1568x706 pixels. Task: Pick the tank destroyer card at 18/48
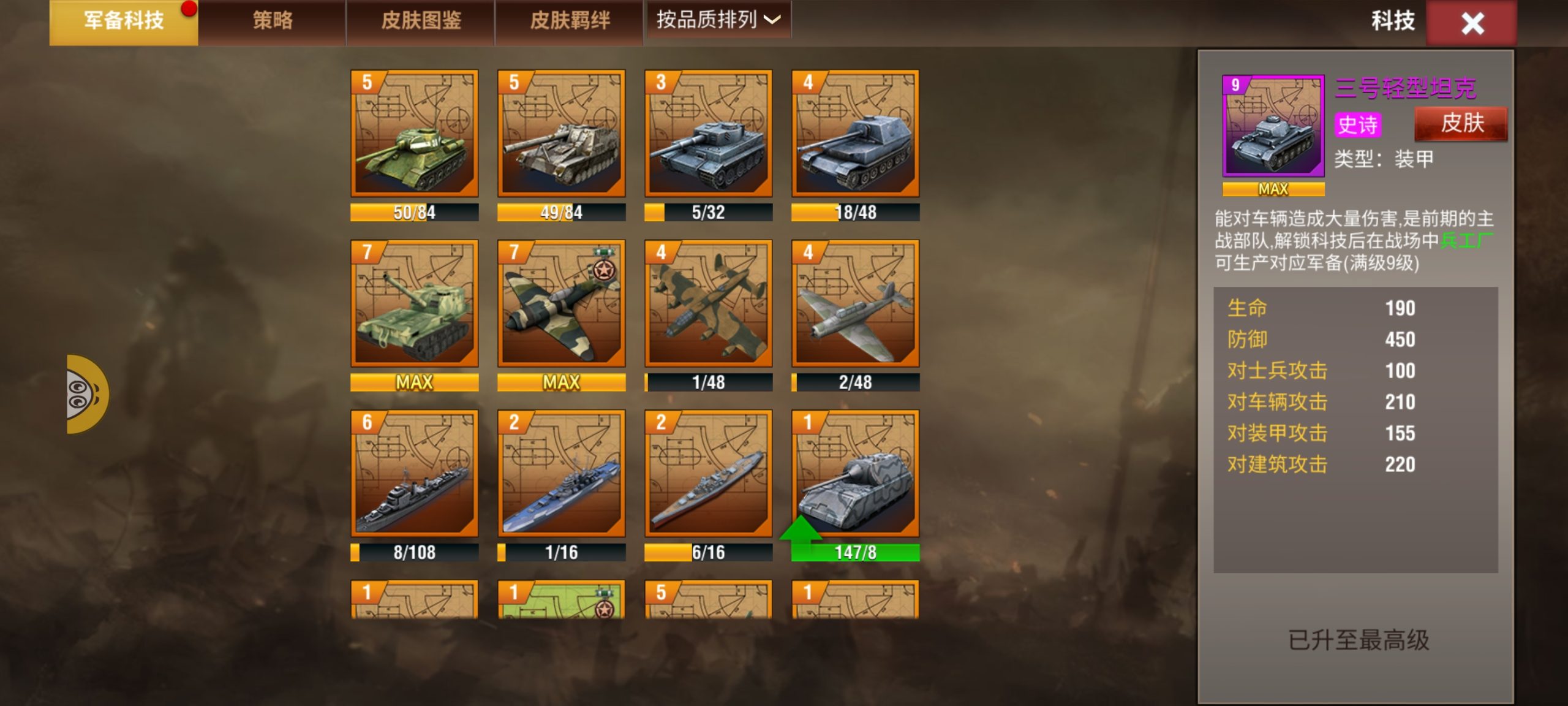point(856,134)
